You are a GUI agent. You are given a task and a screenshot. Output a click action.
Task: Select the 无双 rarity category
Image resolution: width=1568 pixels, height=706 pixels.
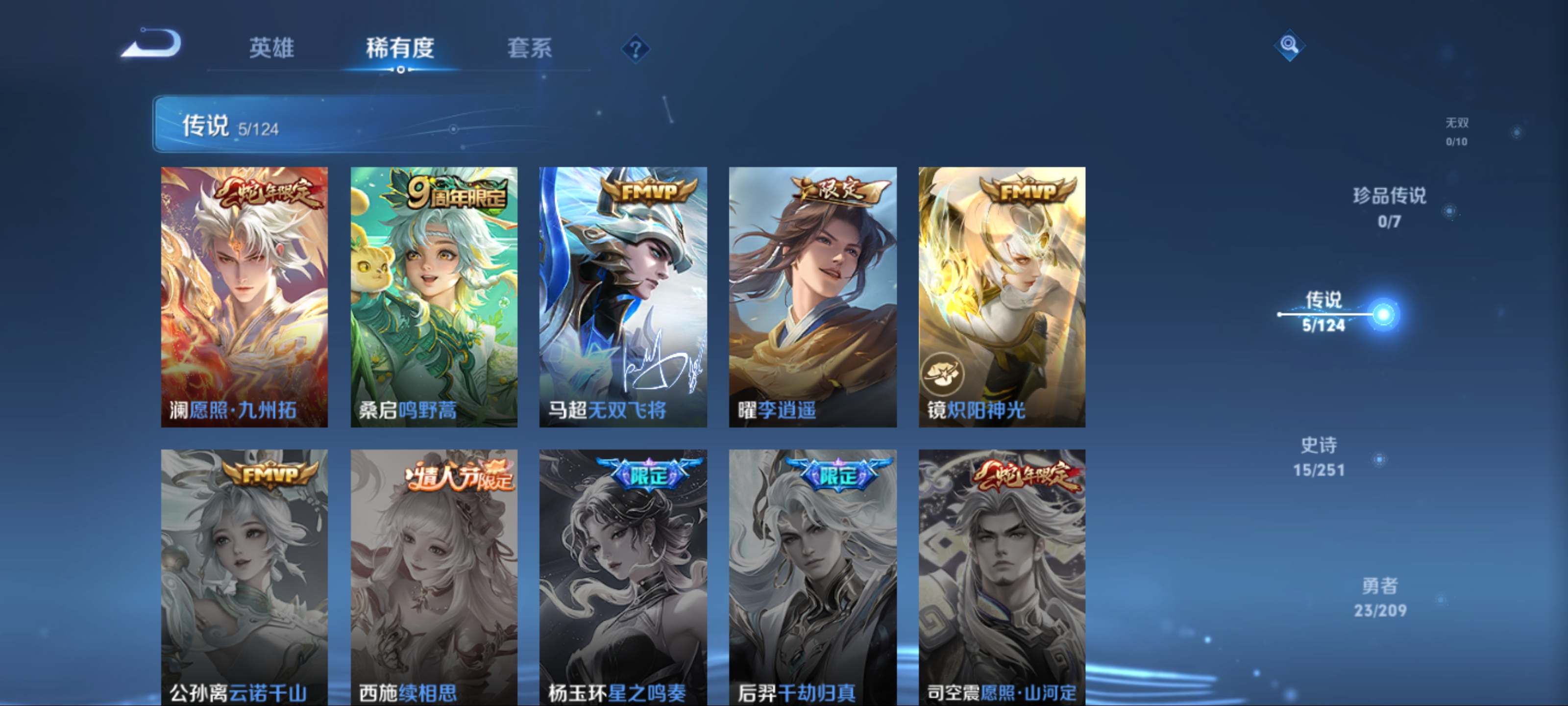click(1458, 131)
